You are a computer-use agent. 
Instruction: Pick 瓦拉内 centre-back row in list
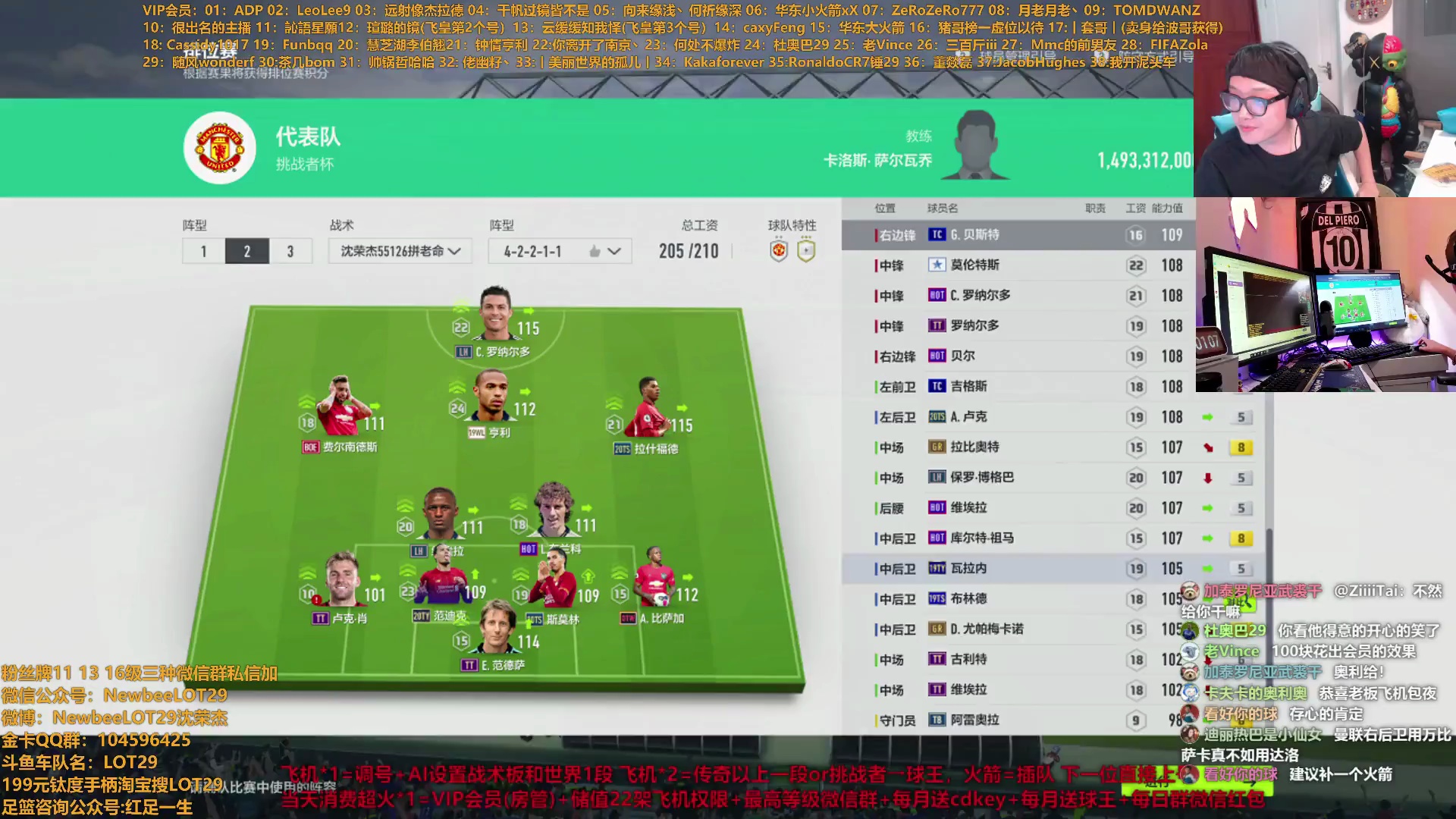click(1015, 569)
